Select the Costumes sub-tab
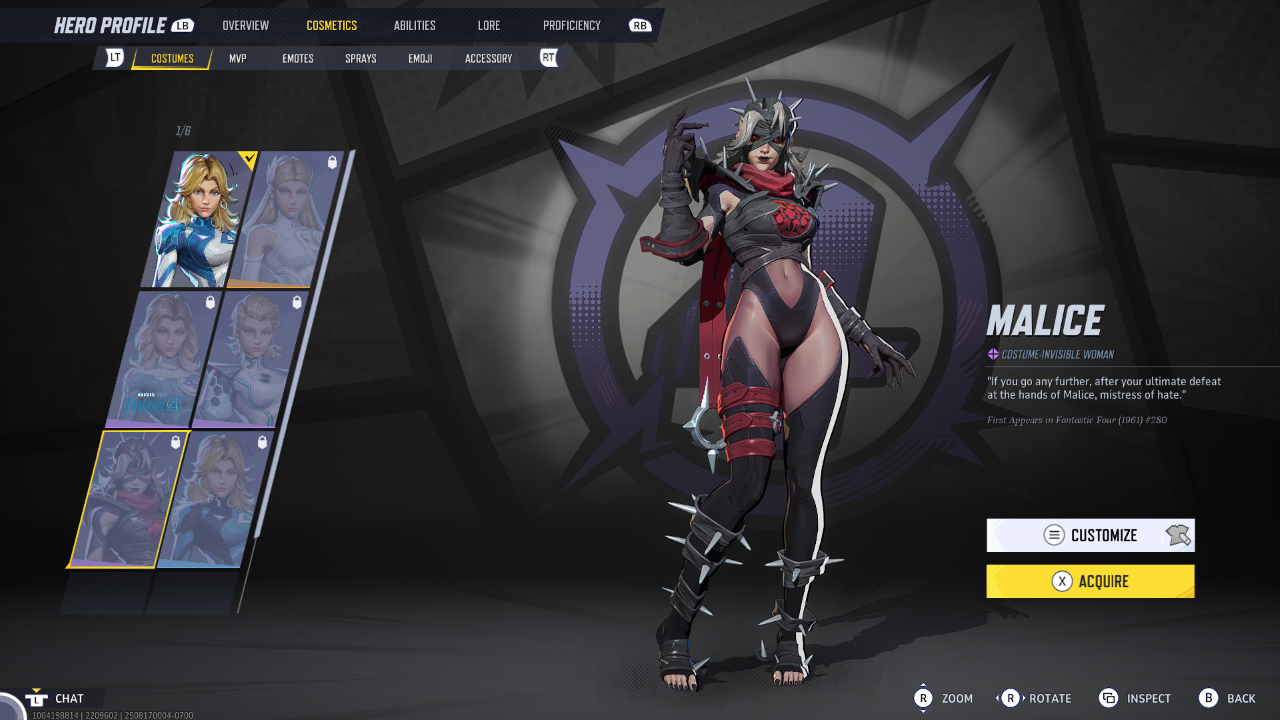 tap(172, 58)
